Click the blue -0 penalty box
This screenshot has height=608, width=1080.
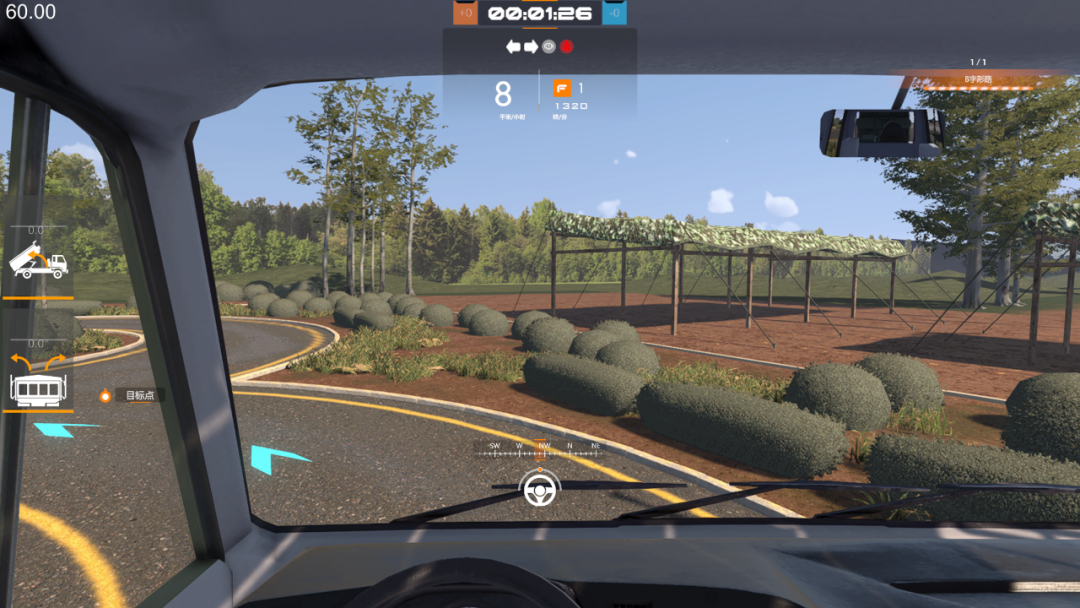click(x=615, y=12)
